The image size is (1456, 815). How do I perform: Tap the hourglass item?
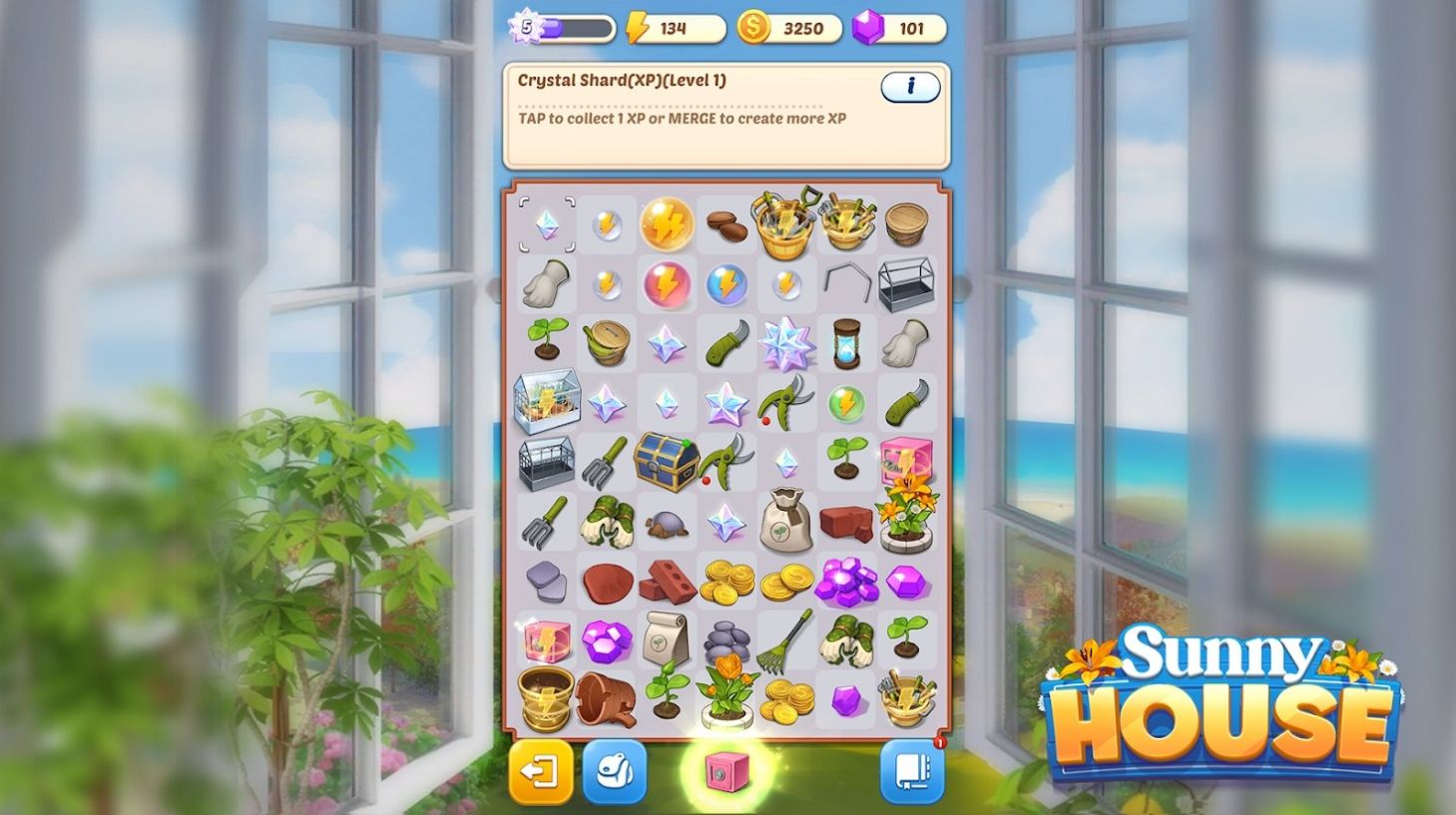pyautogui.click(x=846, y=344)
